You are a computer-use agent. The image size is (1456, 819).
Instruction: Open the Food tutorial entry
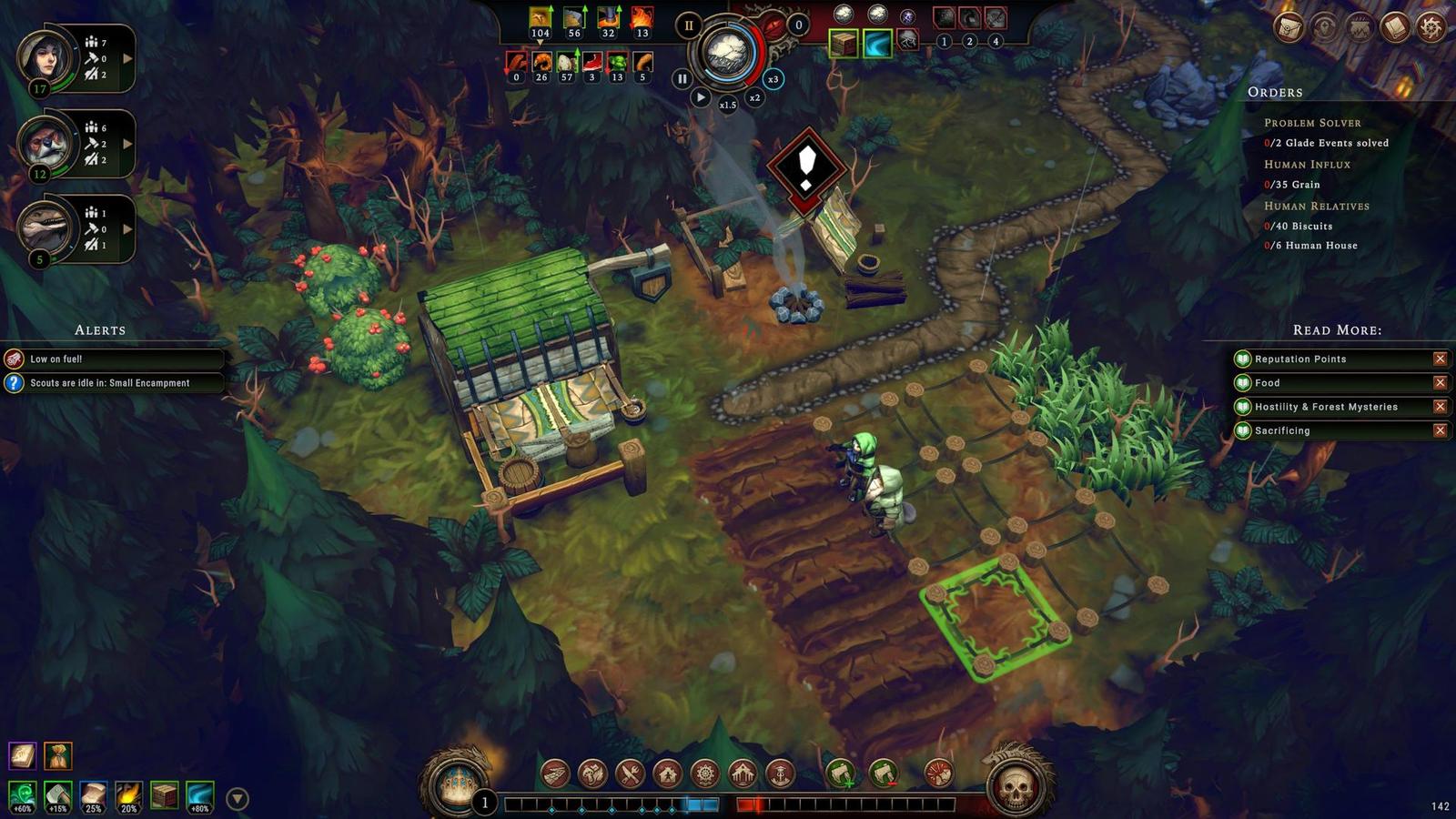[x=1268, y=383]
